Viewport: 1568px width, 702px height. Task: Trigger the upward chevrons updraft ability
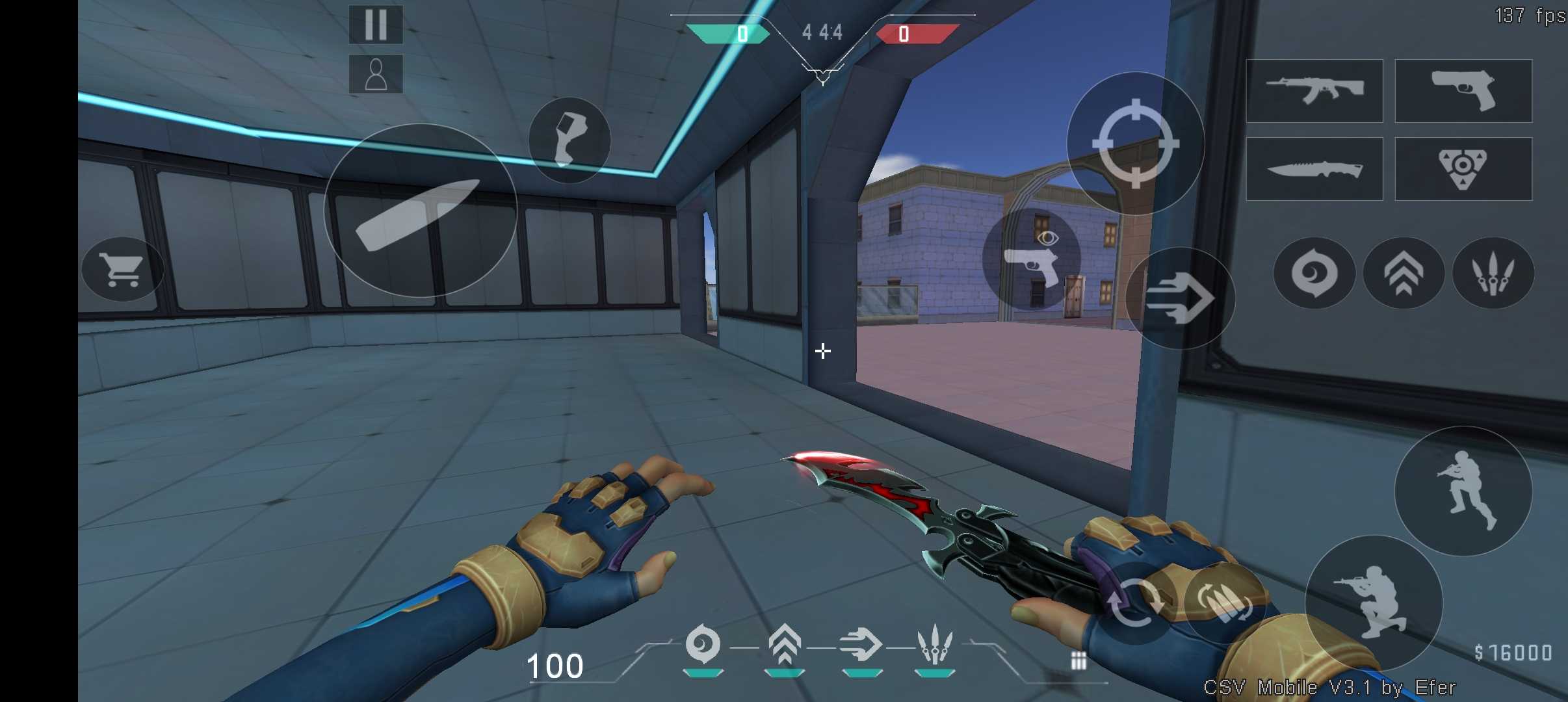(x=1404, y=273)
